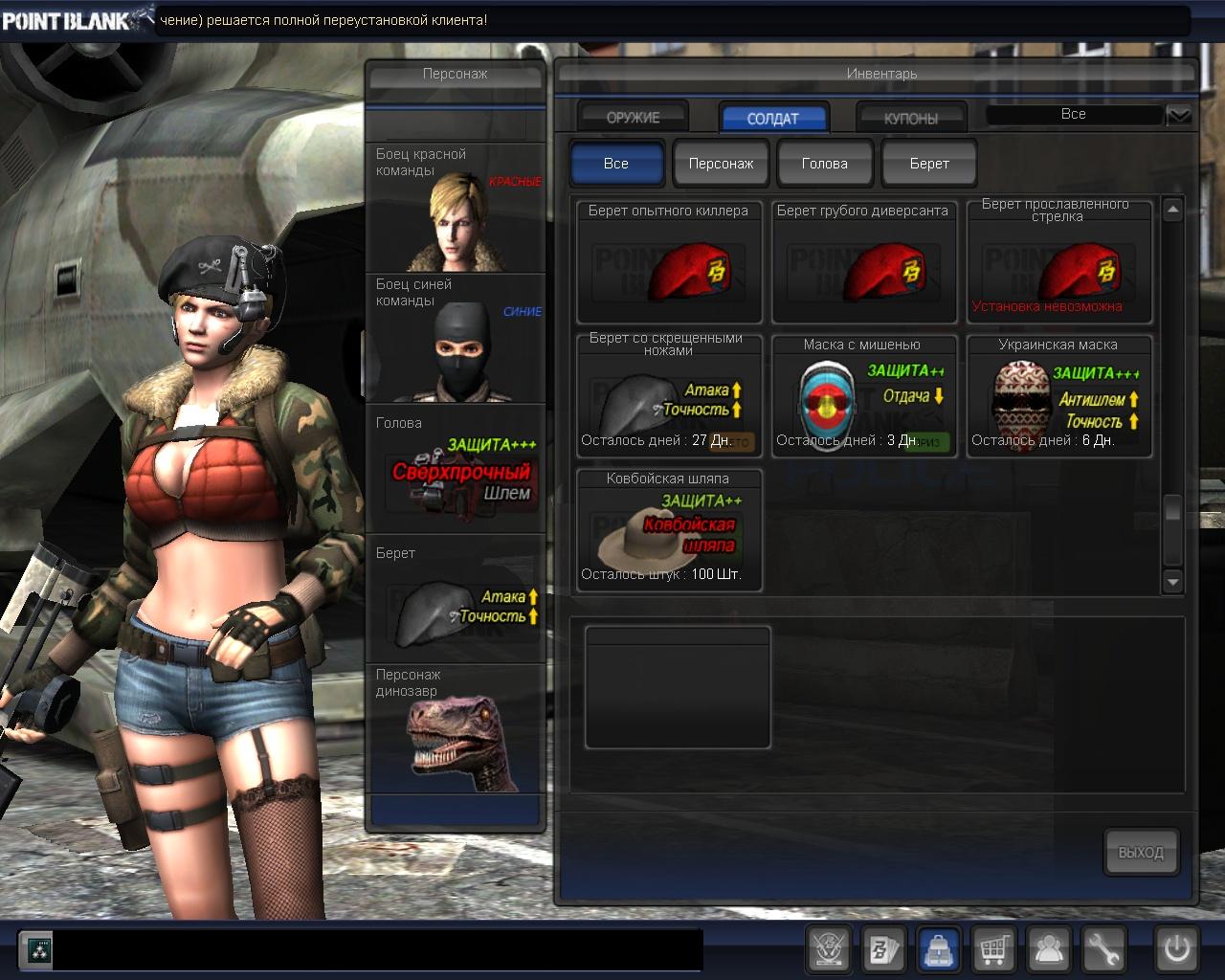The height and width of the screenshot is (980, 1225).
Task: Filter by Персонаж category
Action: pos(721,164)
